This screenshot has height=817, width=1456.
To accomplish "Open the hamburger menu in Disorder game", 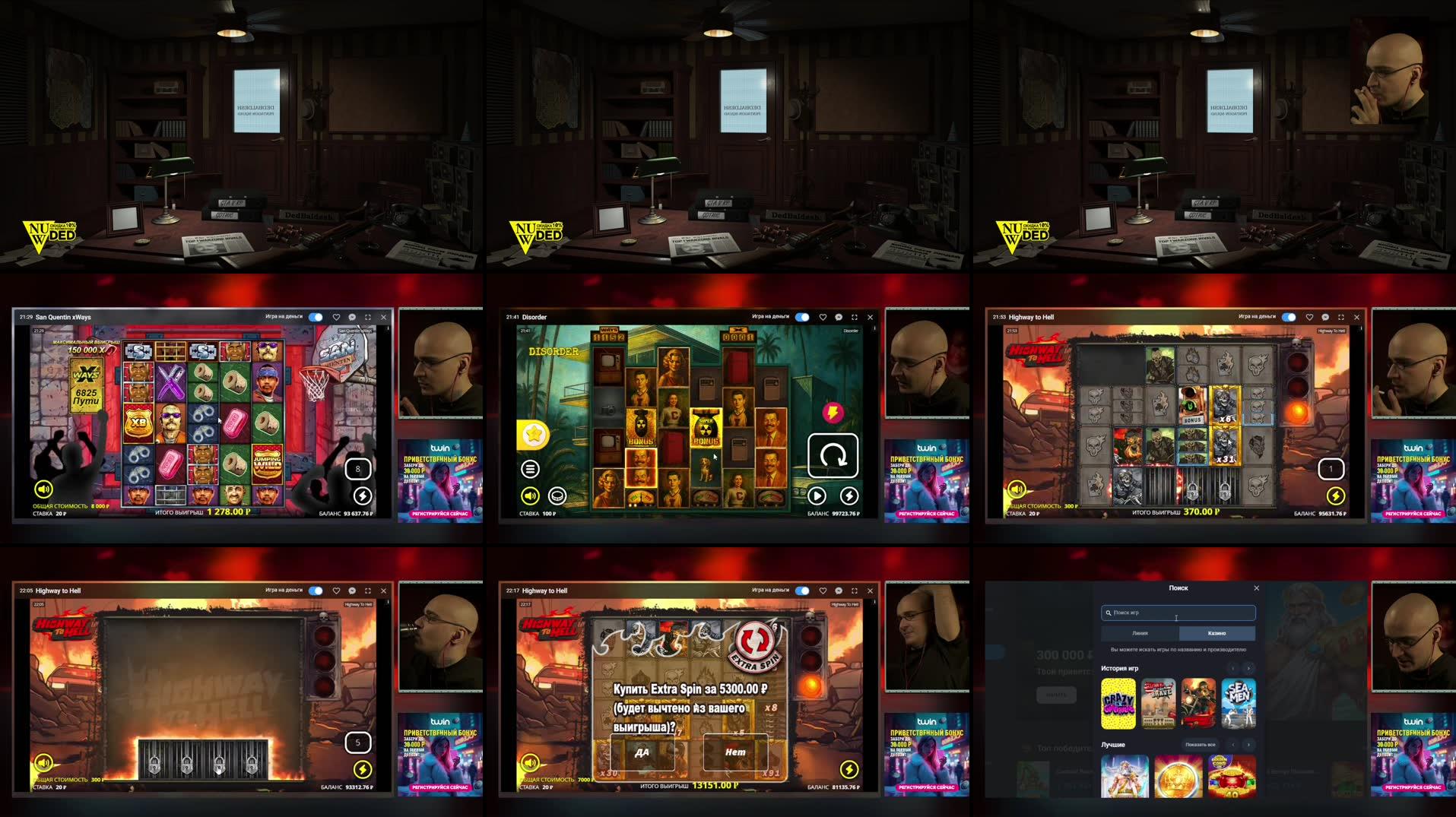I will 530,469.
